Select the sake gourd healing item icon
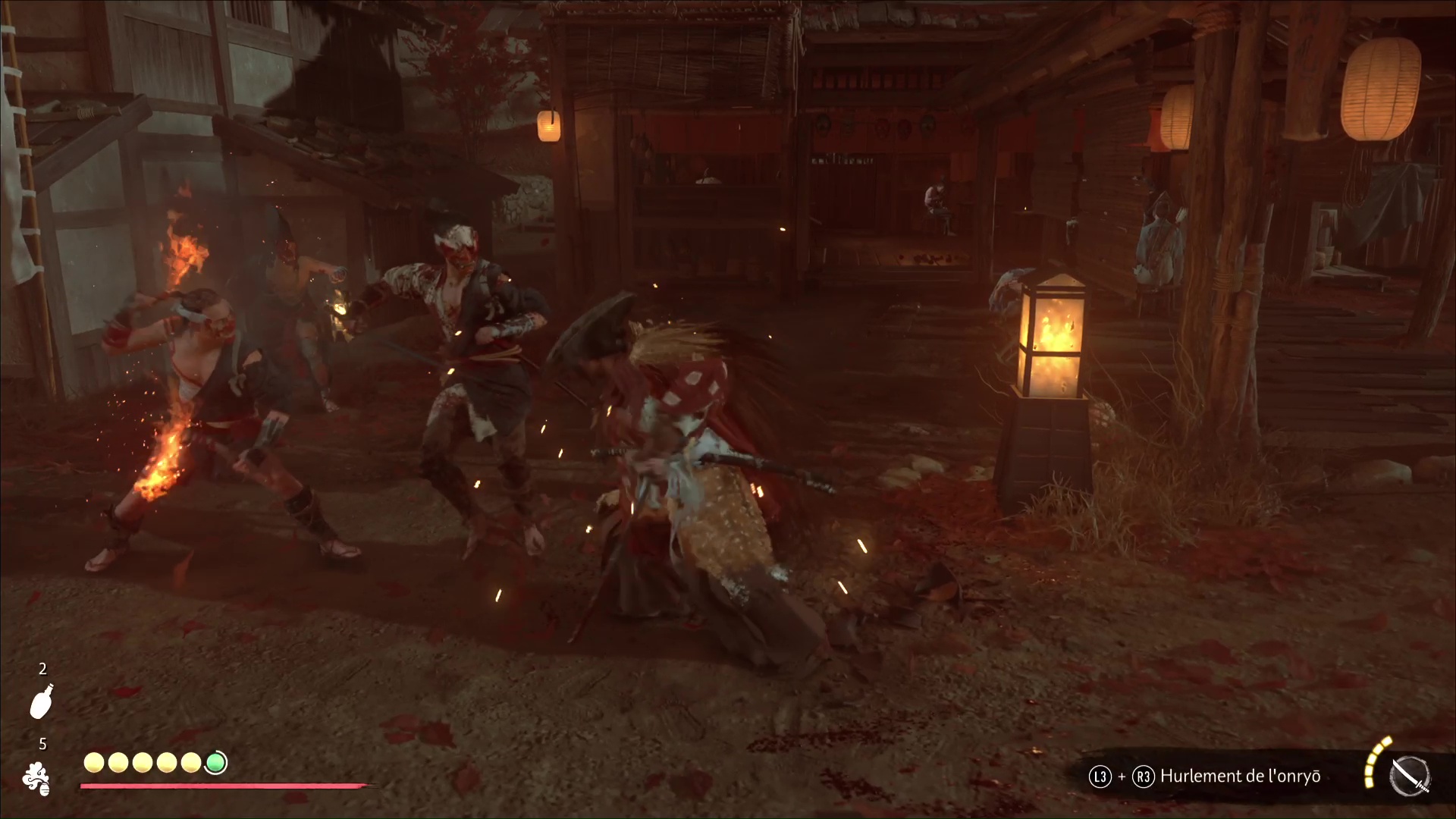The width and height of the screenshot is (1456, 819). 42,700
